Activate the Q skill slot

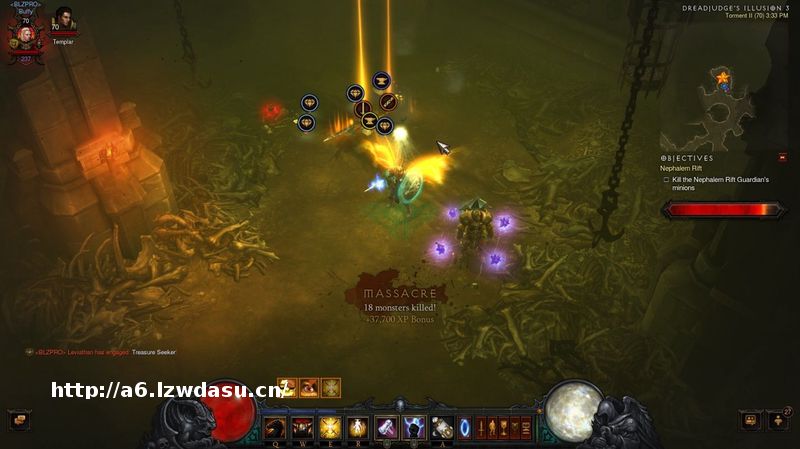[275, 428]
